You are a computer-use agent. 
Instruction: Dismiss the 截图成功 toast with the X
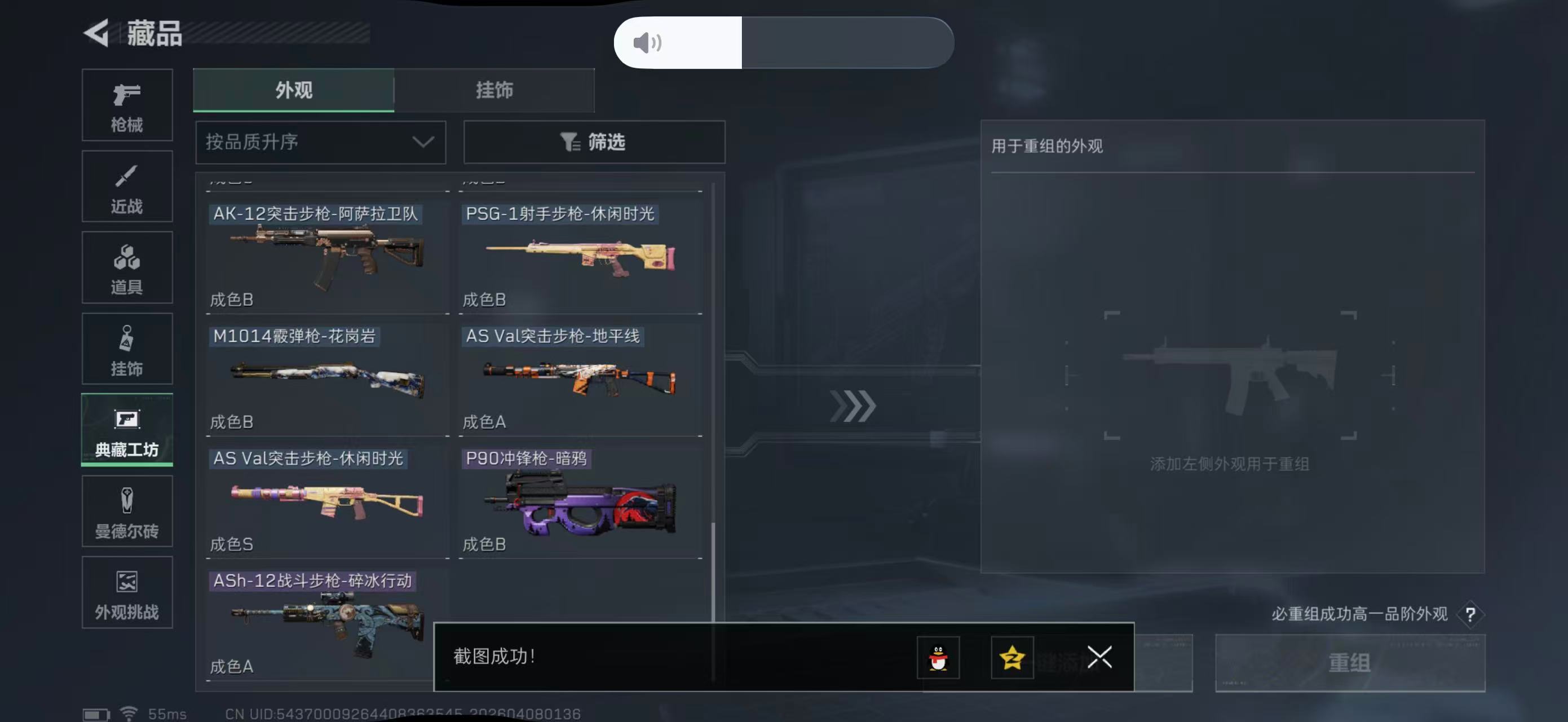coord(1099,658)
